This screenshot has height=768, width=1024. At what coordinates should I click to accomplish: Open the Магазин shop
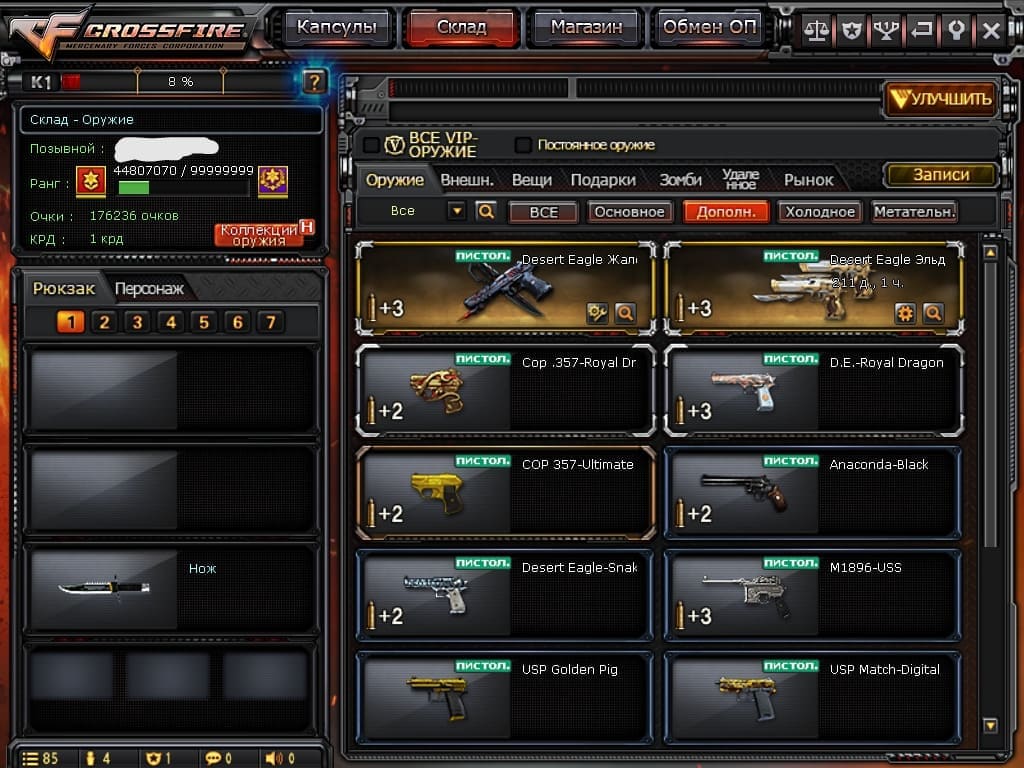584,28
